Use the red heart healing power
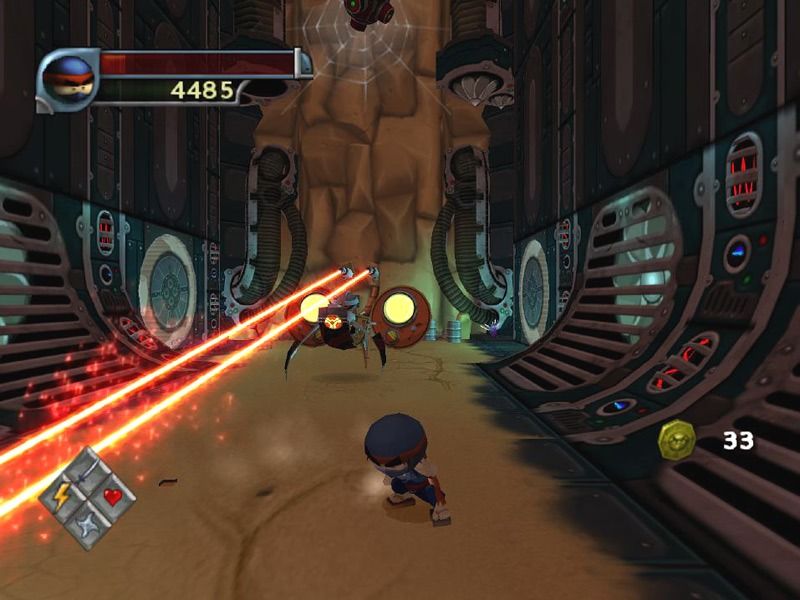Image resolution: width=800 pixels, height=600 pixels. tap(112, 496)
